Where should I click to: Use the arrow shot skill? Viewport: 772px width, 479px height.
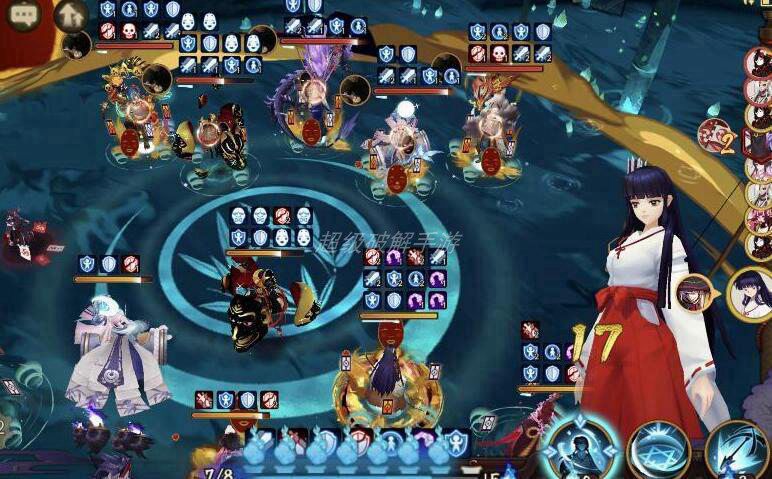pos(738,450)
